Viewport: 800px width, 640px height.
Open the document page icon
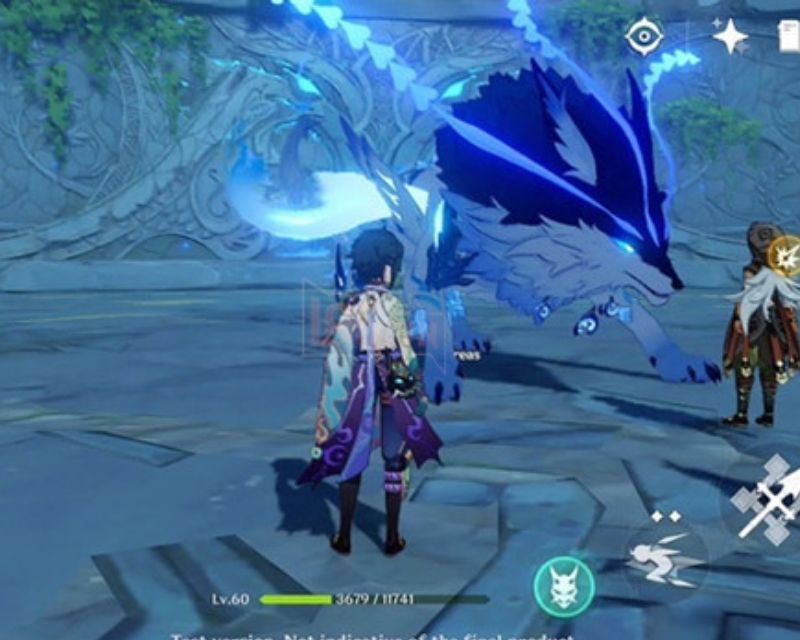pos(789,36)
